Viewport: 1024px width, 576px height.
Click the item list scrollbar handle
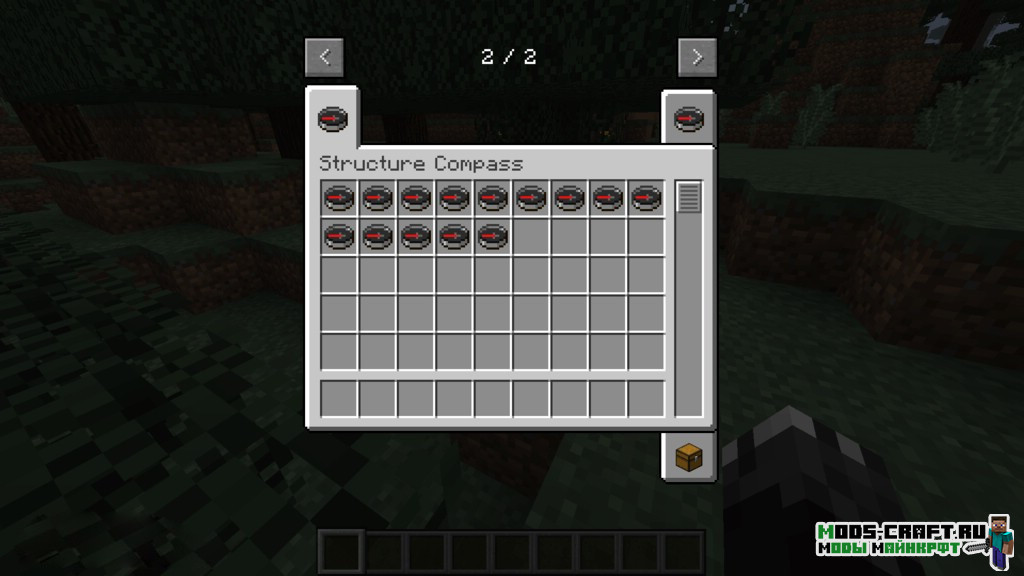click(688, 197)
